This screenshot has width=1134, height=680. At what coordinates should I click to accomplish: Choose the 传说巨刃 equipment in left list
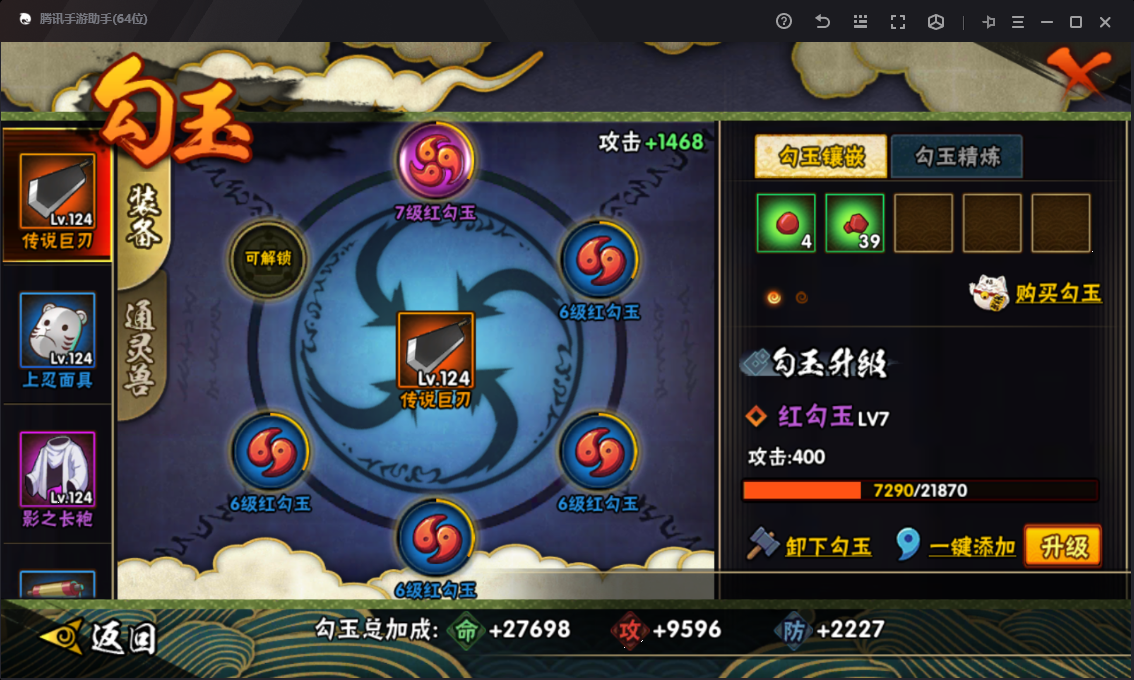tap(57, 193)
